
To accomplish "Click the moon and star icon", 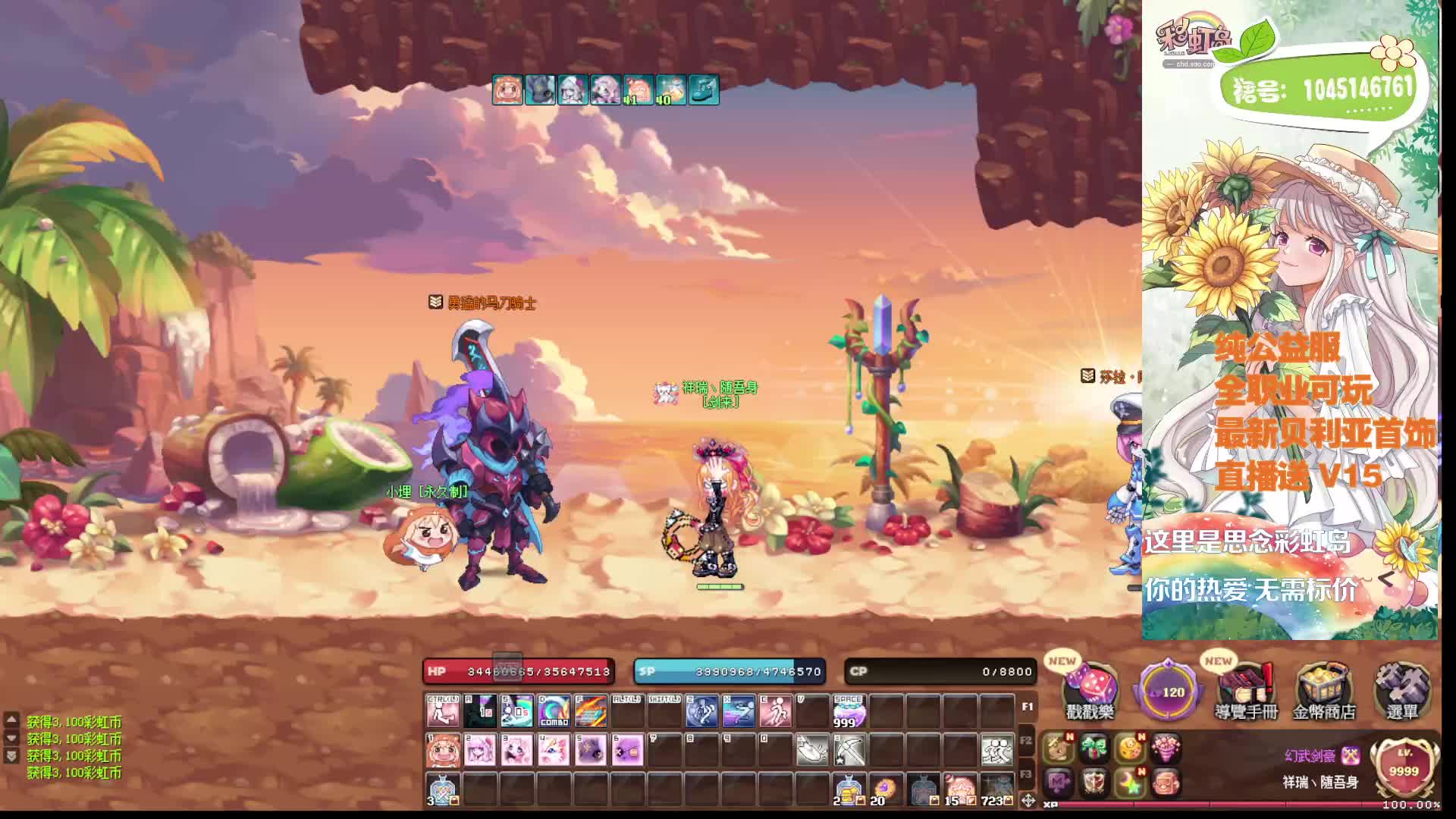I will point(1130,783).
